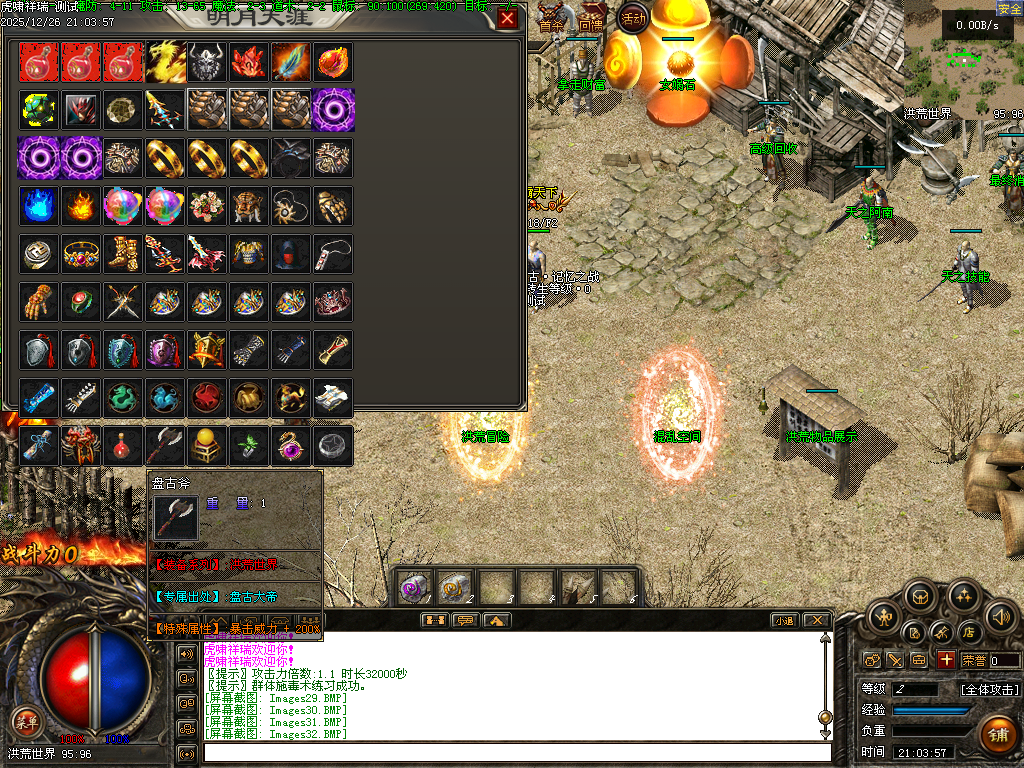Use the purple spiral scroll in hotbar

pyautogui.click(x=414, y=588)
